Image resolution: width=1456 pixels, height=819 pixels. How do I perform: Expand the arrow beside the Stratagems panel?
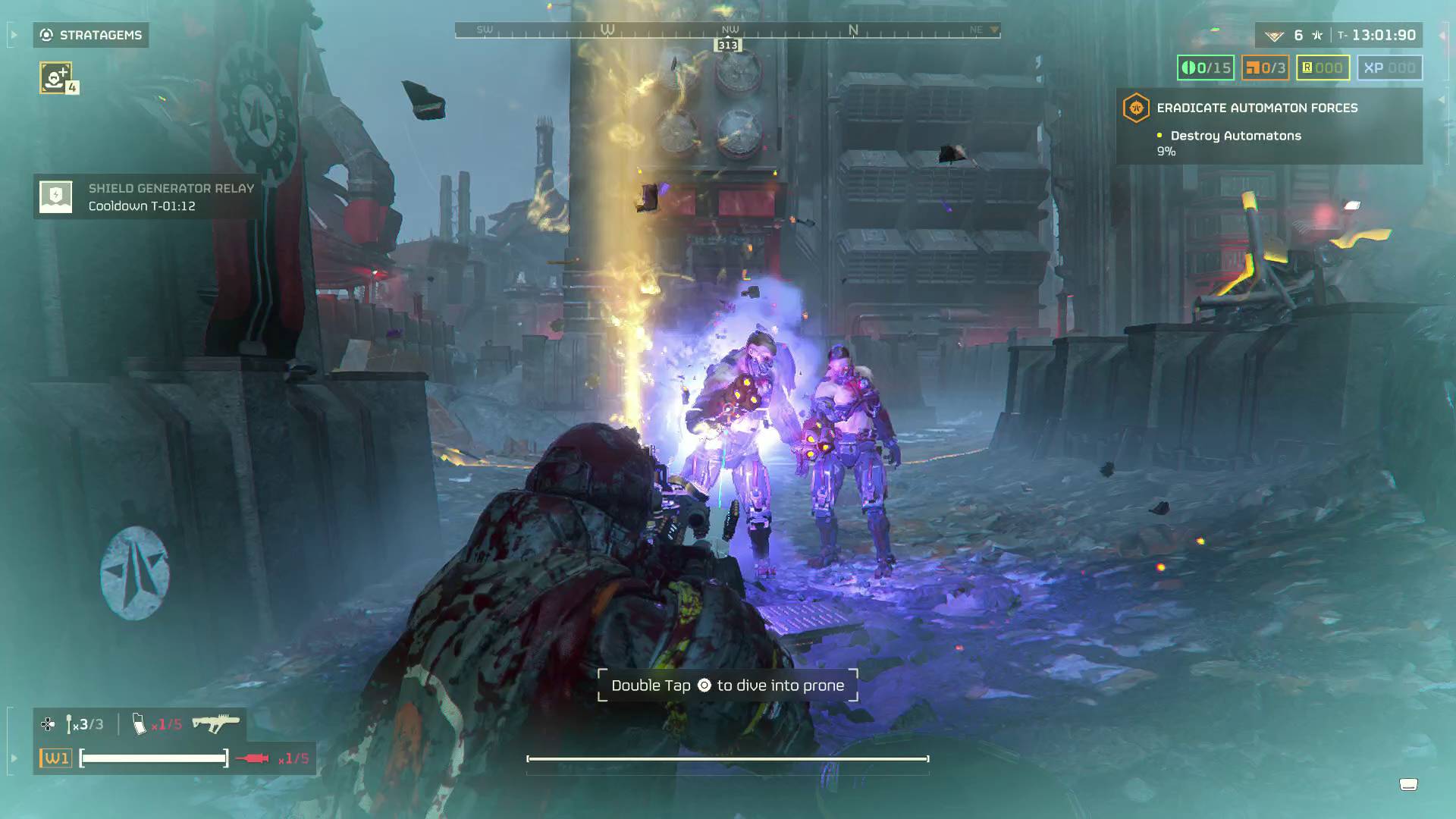pyautogui.click(x=12, y=34)
